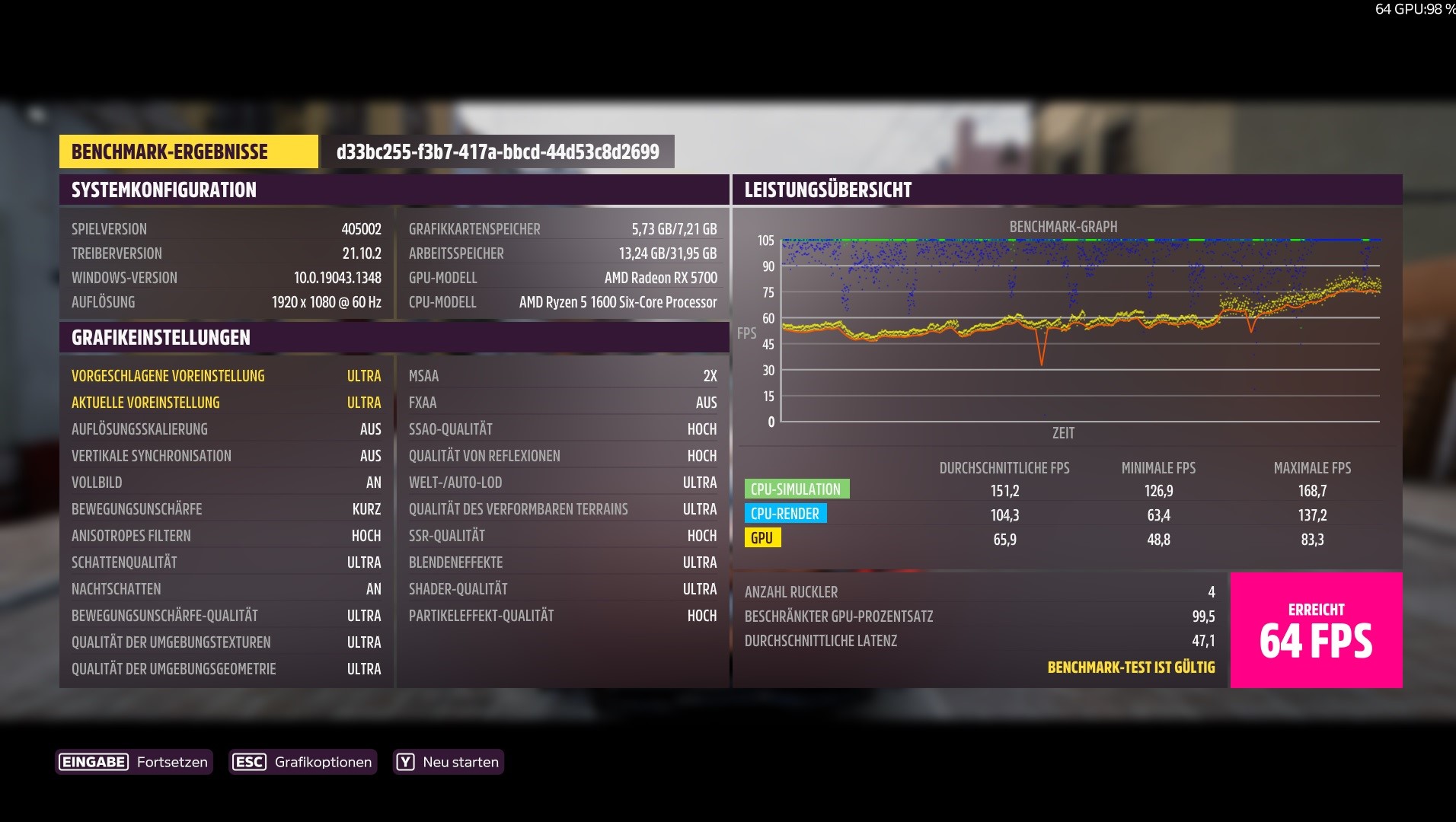Image resolution: width=1456 pixels, height=822 pixels.
Task: Click the pink 64 FPS badge
Action: tap(1315, 630)
